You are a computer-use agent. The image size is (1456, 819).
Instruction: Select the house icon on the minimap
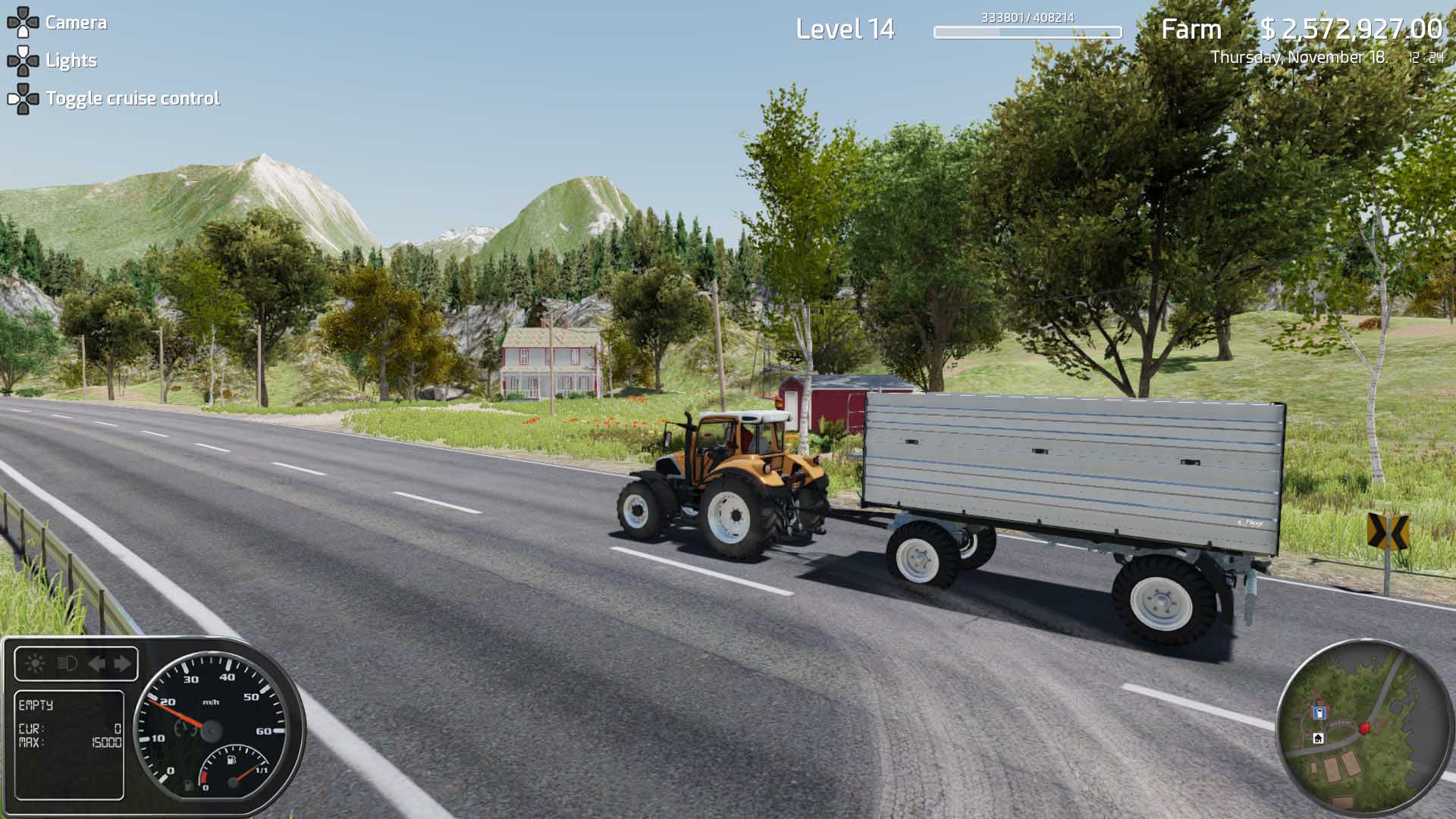coord(1318,738)
